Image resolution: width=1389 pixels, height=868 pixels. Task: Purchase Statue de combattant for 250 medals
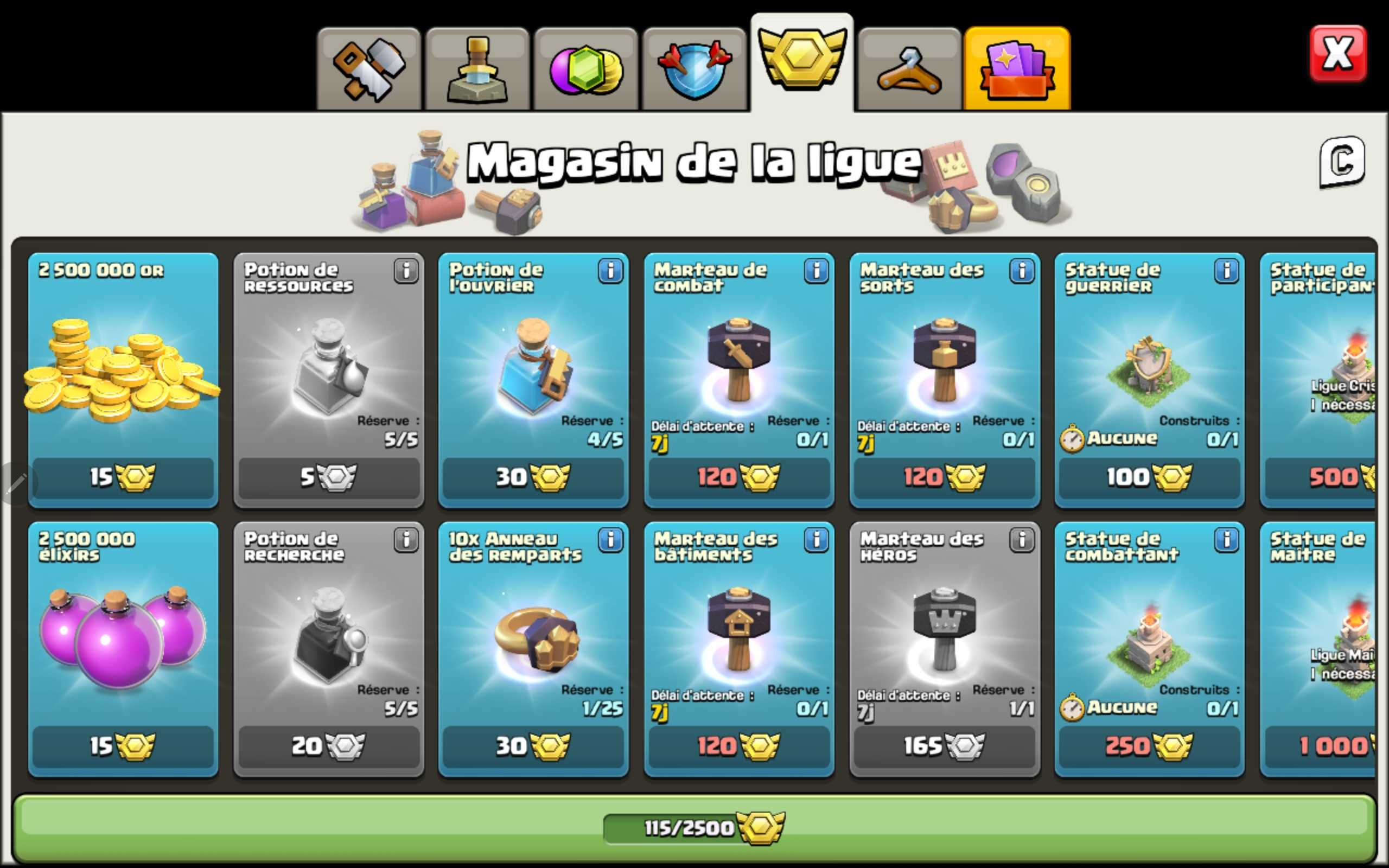[x=1149, y=746]
